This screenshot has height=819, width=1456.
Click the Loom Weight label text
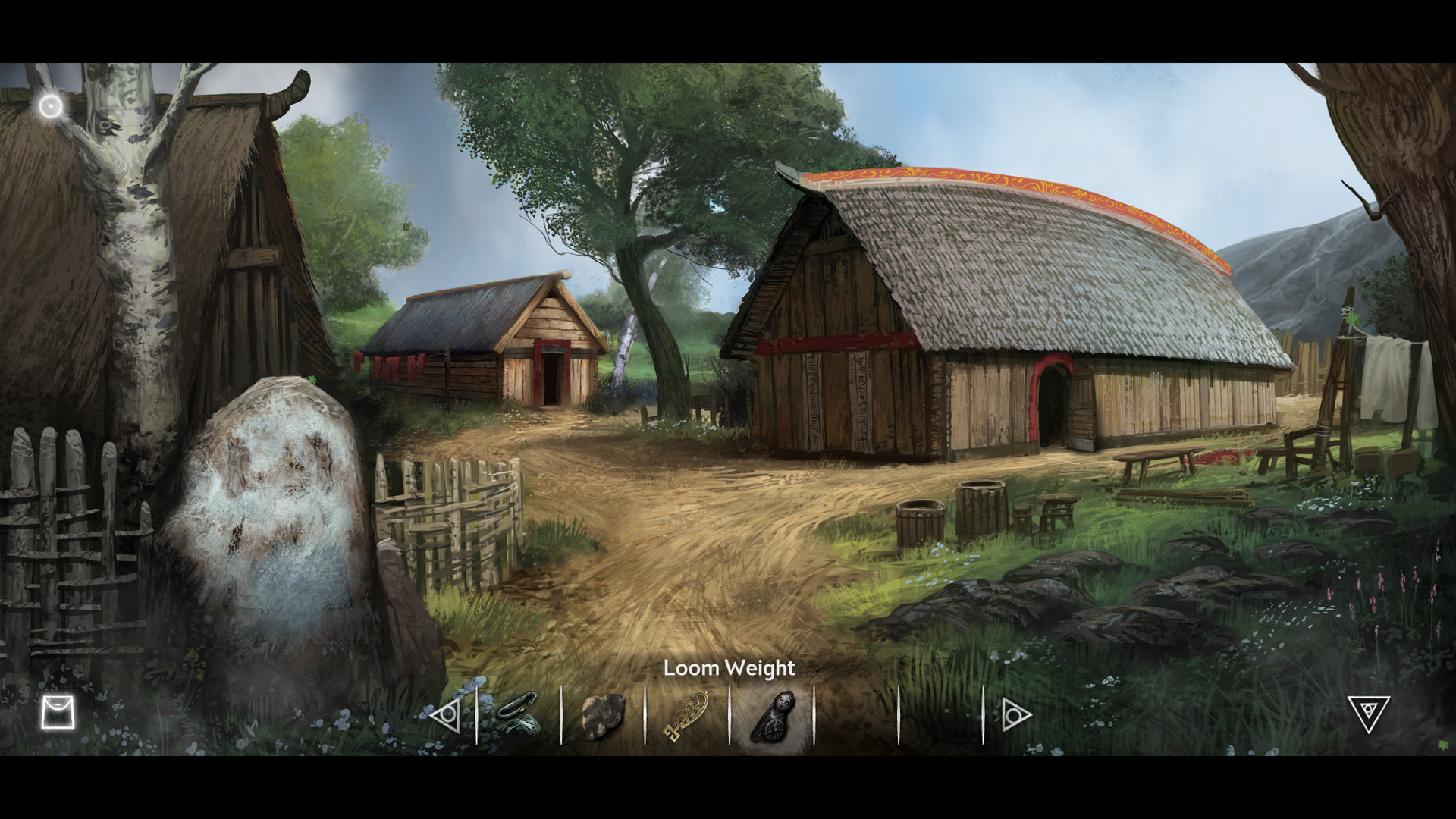(728, 669)
